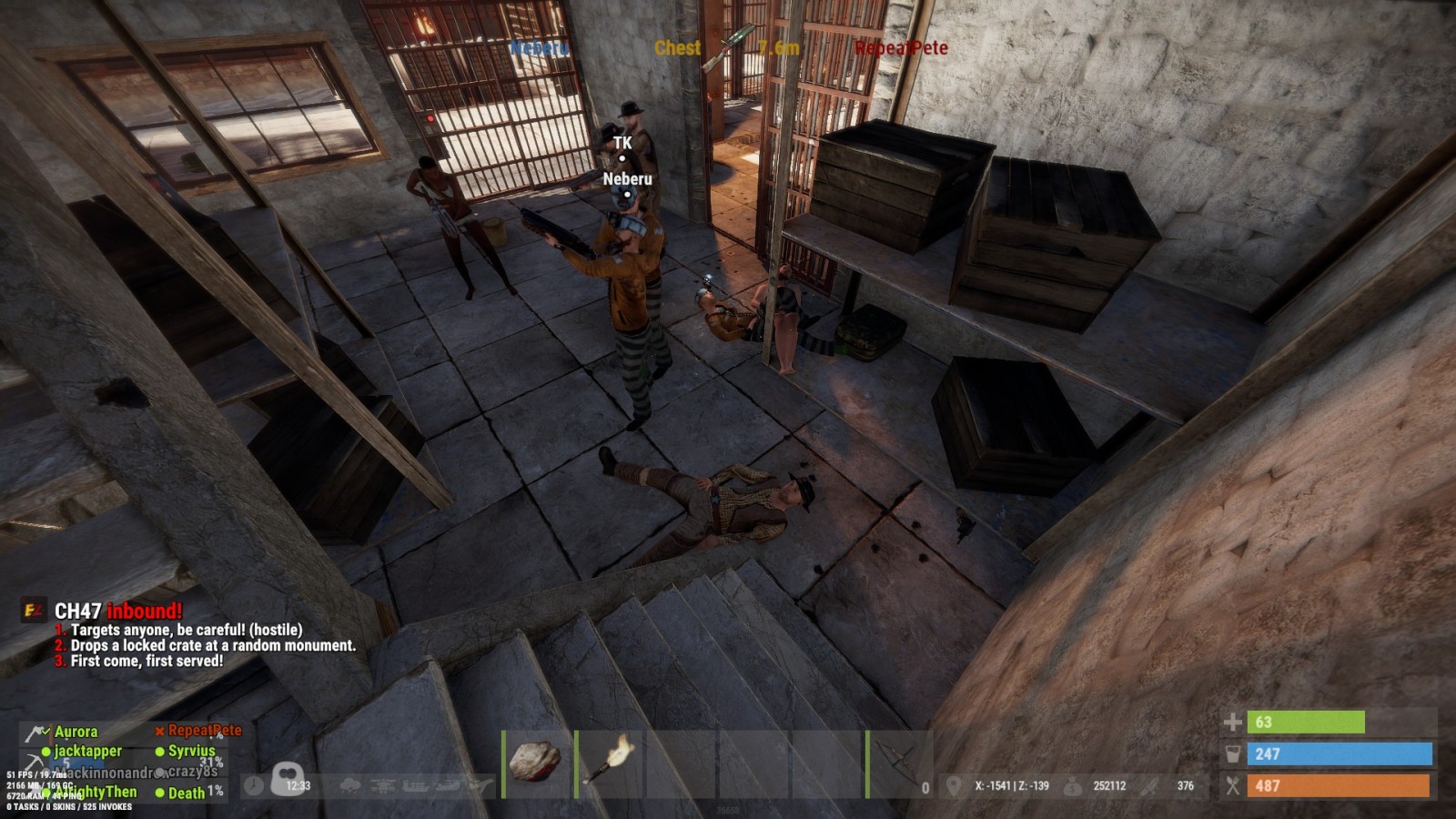Choose jacktapper from the team roster
Viewport: 1456px width, 819px height.
(x=87, y=751)
